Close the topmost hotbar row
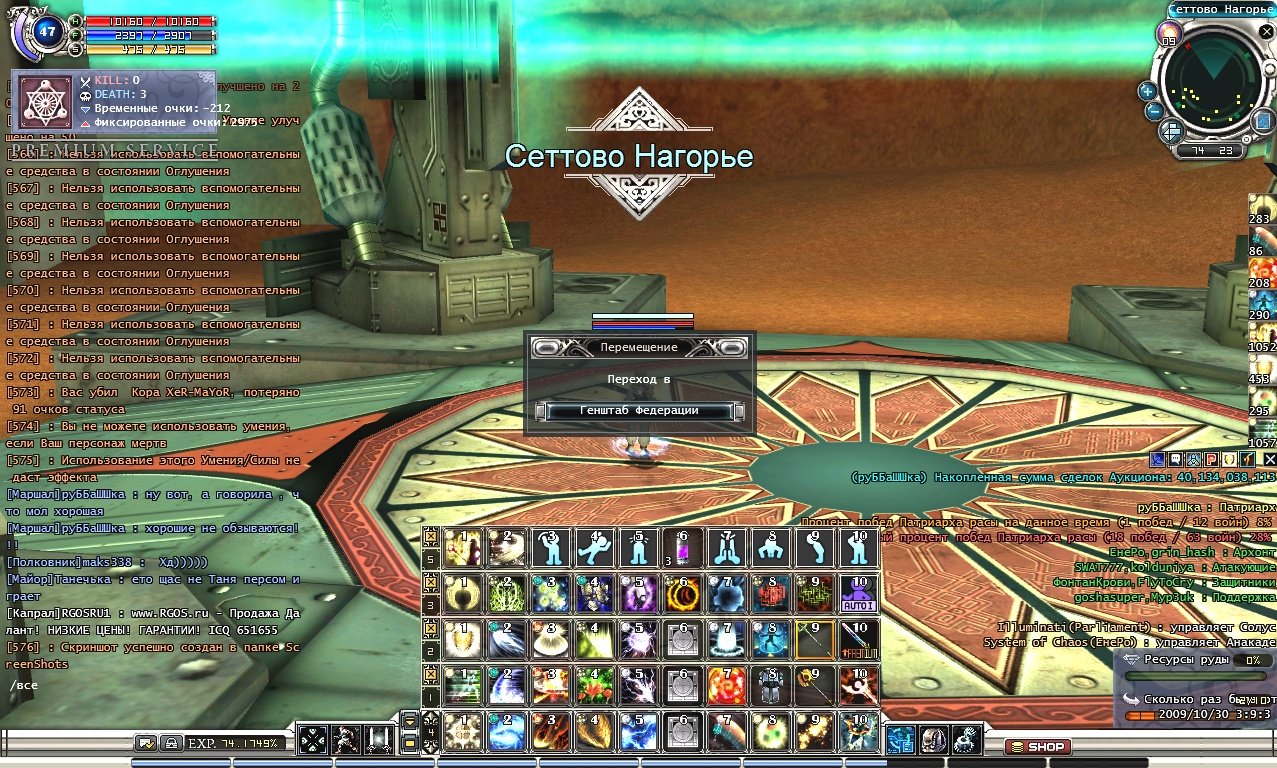The image size is (1277, 768). click(x=430, y=535)
